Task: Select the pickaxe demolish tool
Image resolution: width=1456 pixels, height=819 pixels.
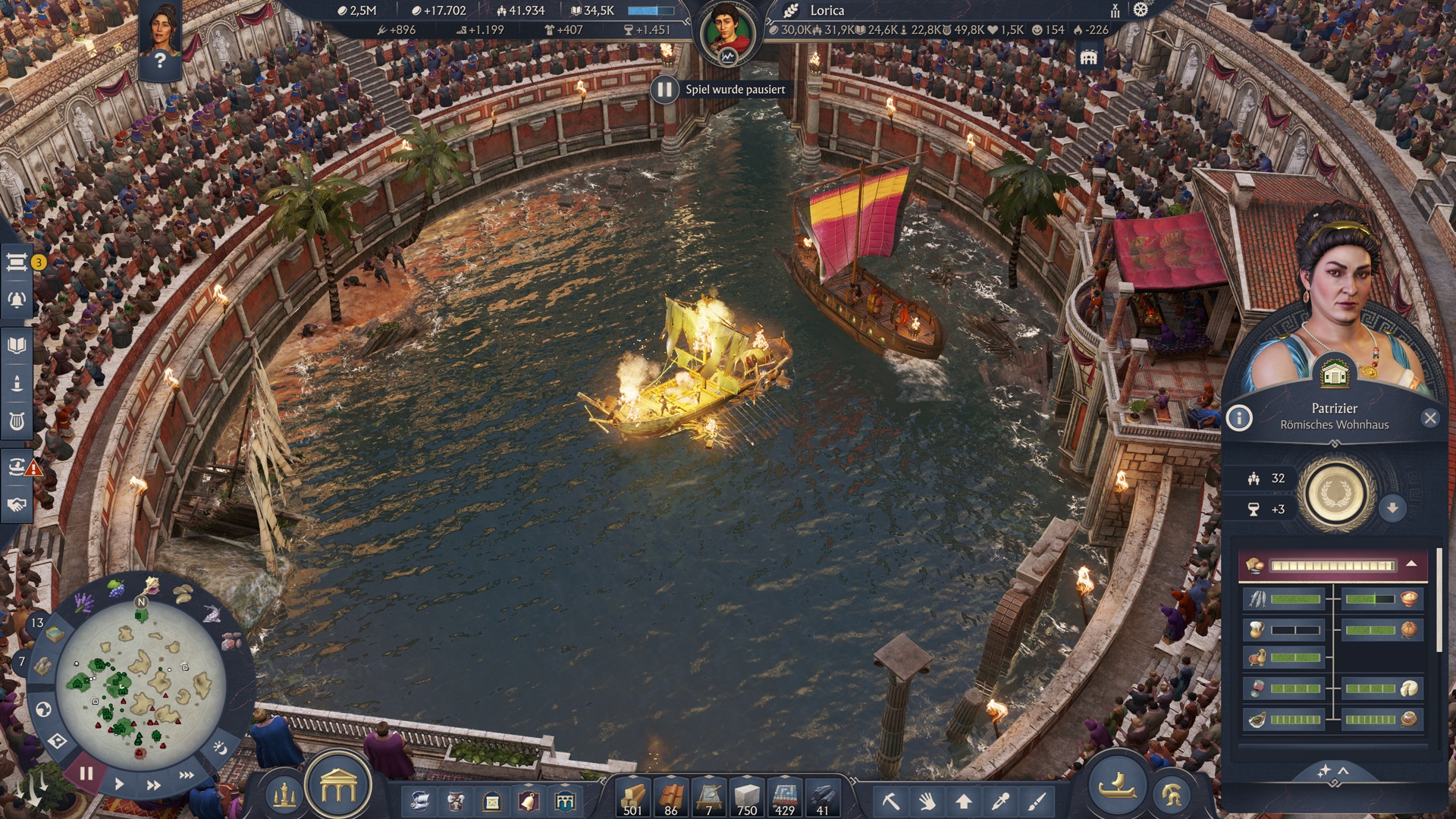Action: coord(890,801)
